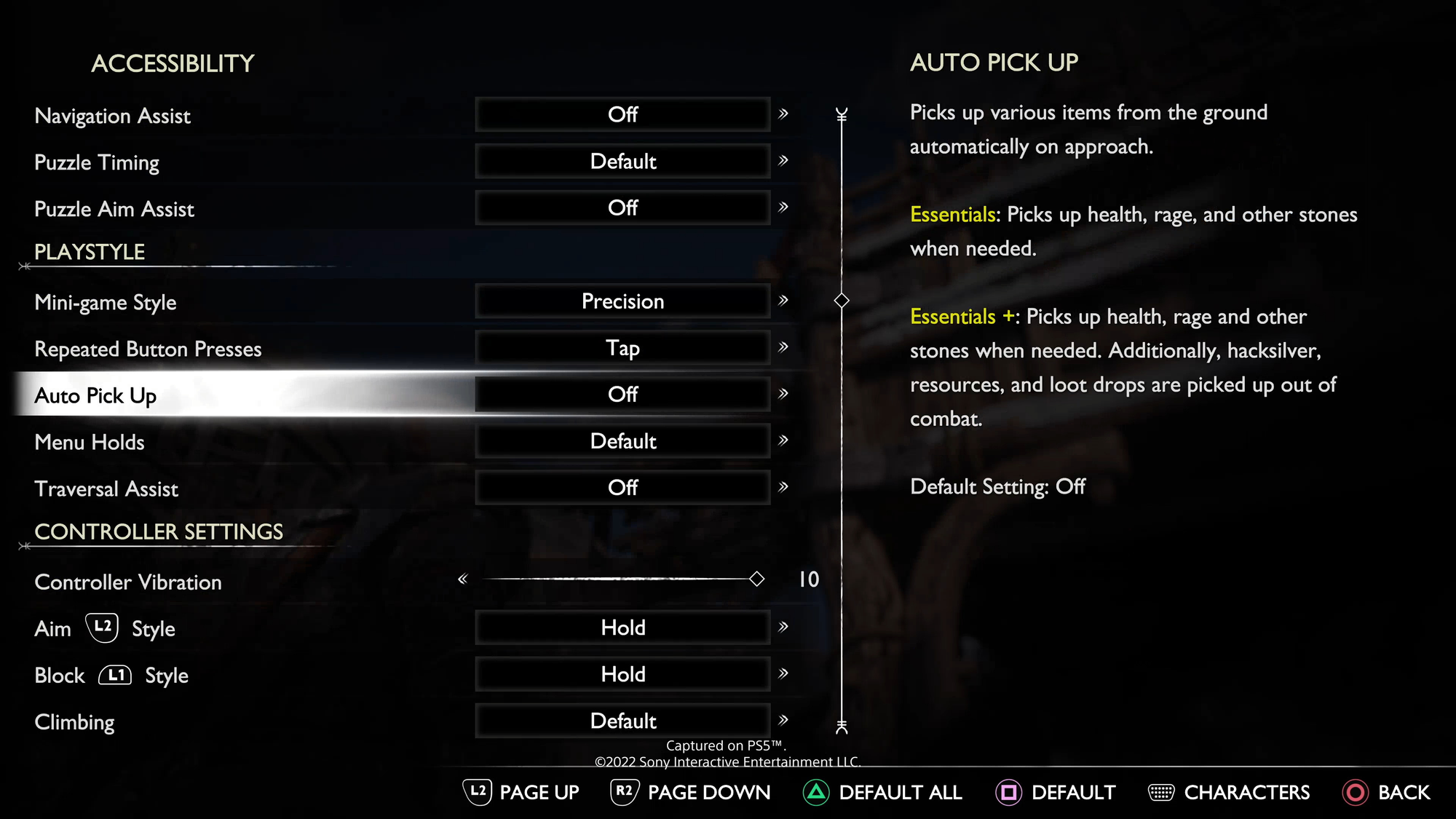The width and height of the screenshot is (1456, 819).
Task: Choose Page Down in the footer
Action: 690,792
